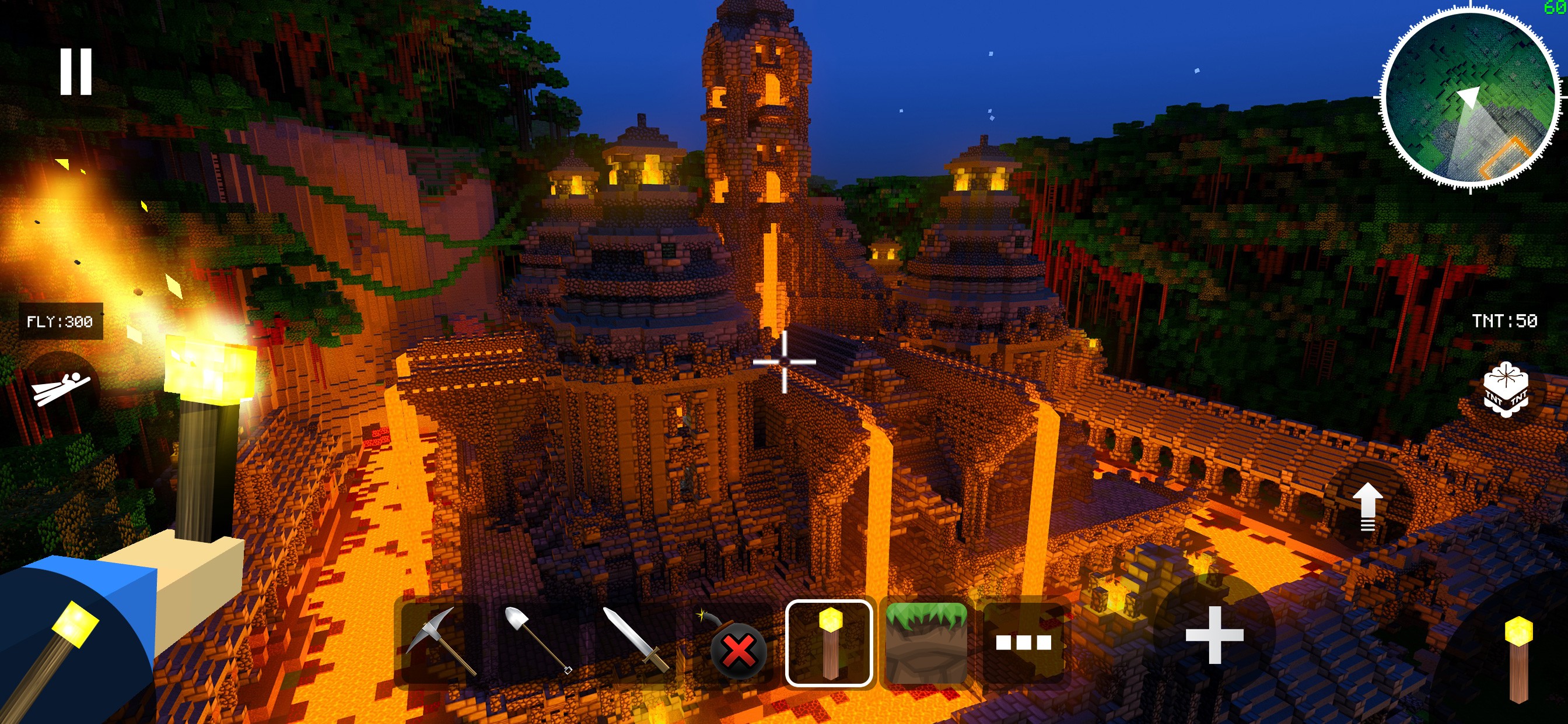1568x724 pixels.
Task: Pause the game with the pause button
Action: [76, 72]
